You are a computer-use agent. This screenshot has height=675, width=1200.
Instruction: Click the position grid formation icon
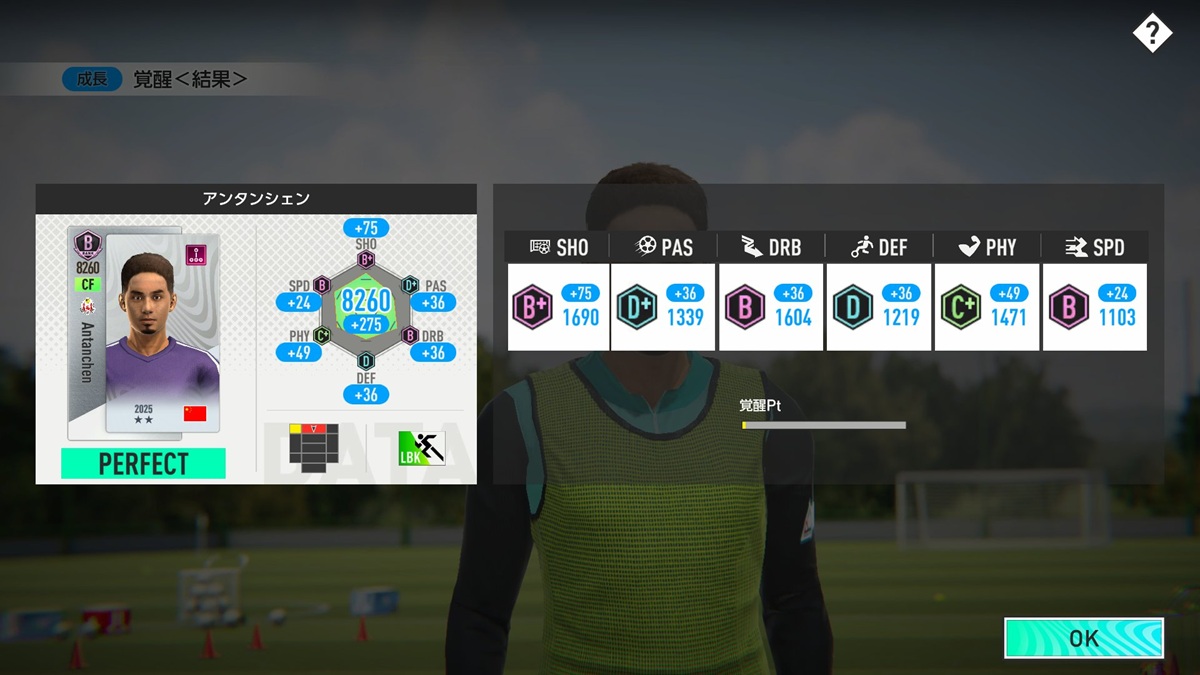pyautogui.click(x=313, y=444)
